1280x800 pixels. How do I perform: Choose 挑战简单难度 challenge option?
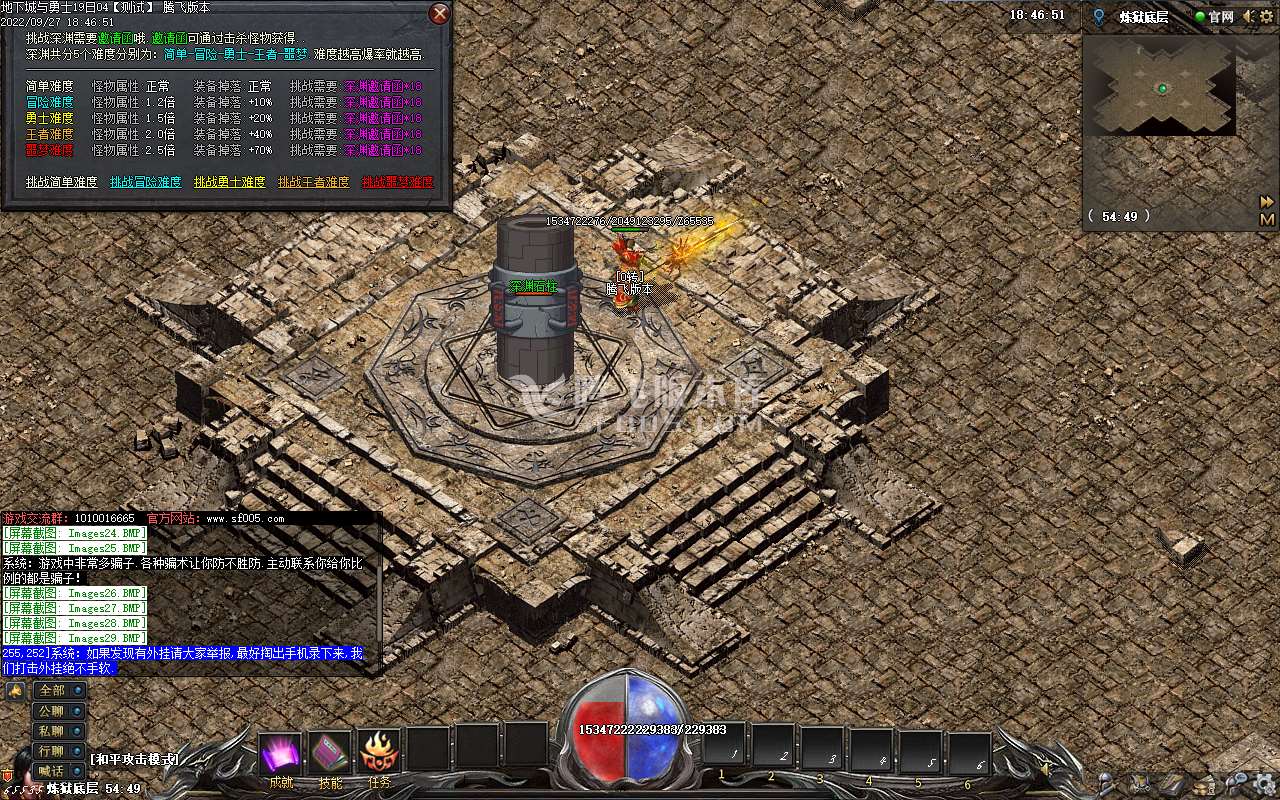point(62,182)
